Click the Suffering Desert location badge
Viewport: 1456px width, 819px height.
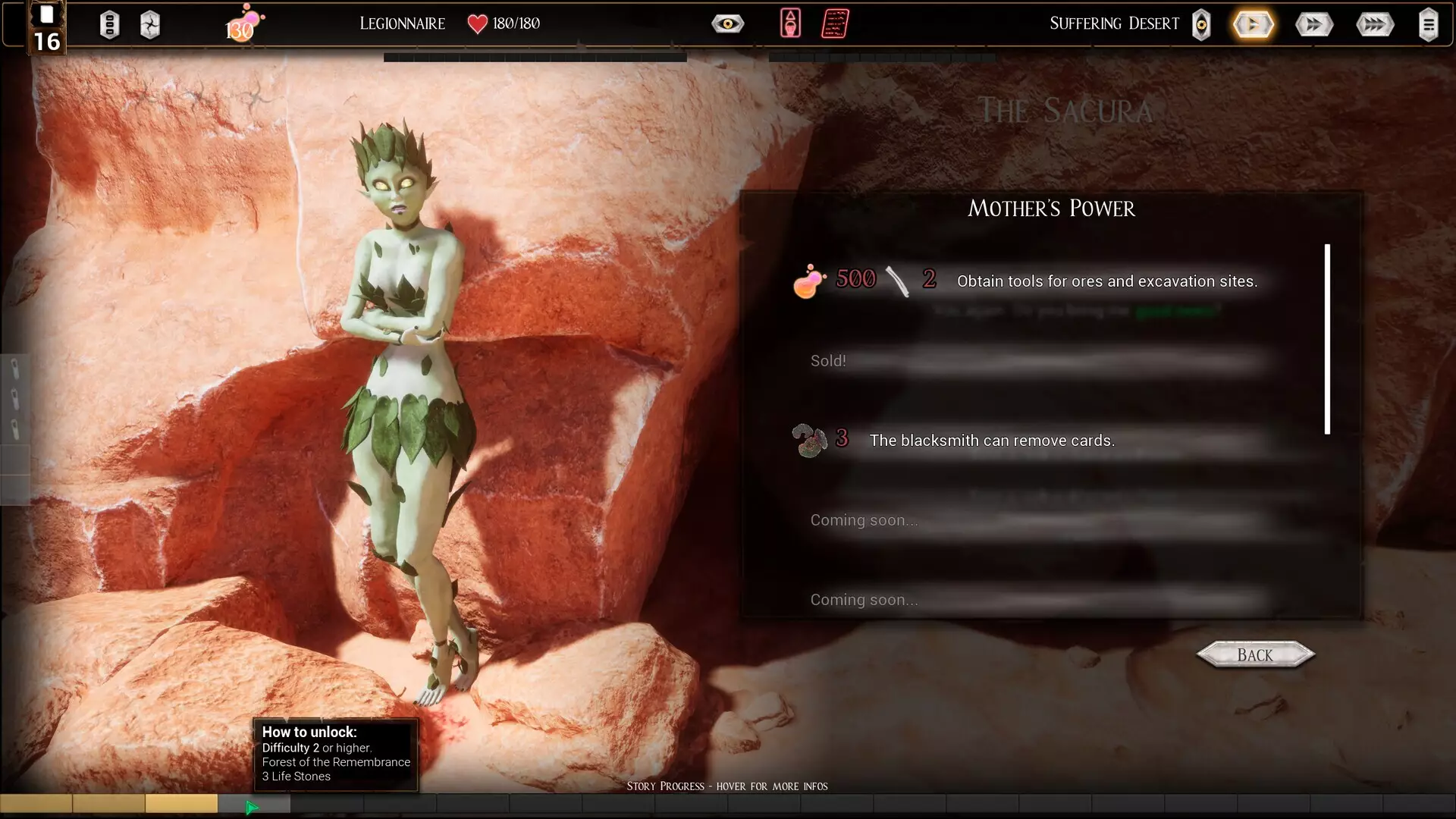[x=1201, y=25]
